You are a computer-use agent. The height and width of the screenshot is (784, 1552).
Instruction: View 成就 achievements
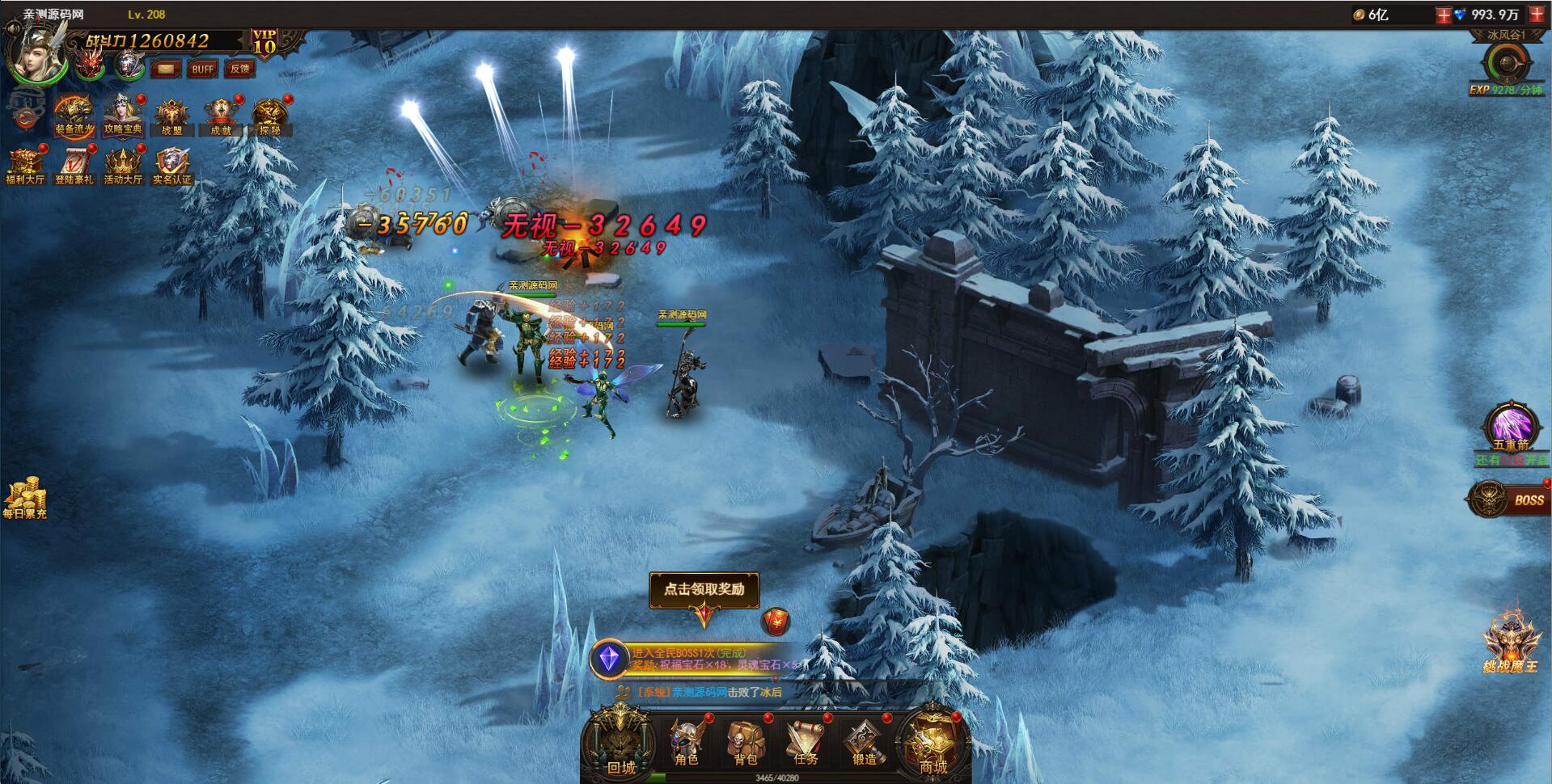click(x=220, y=116)
